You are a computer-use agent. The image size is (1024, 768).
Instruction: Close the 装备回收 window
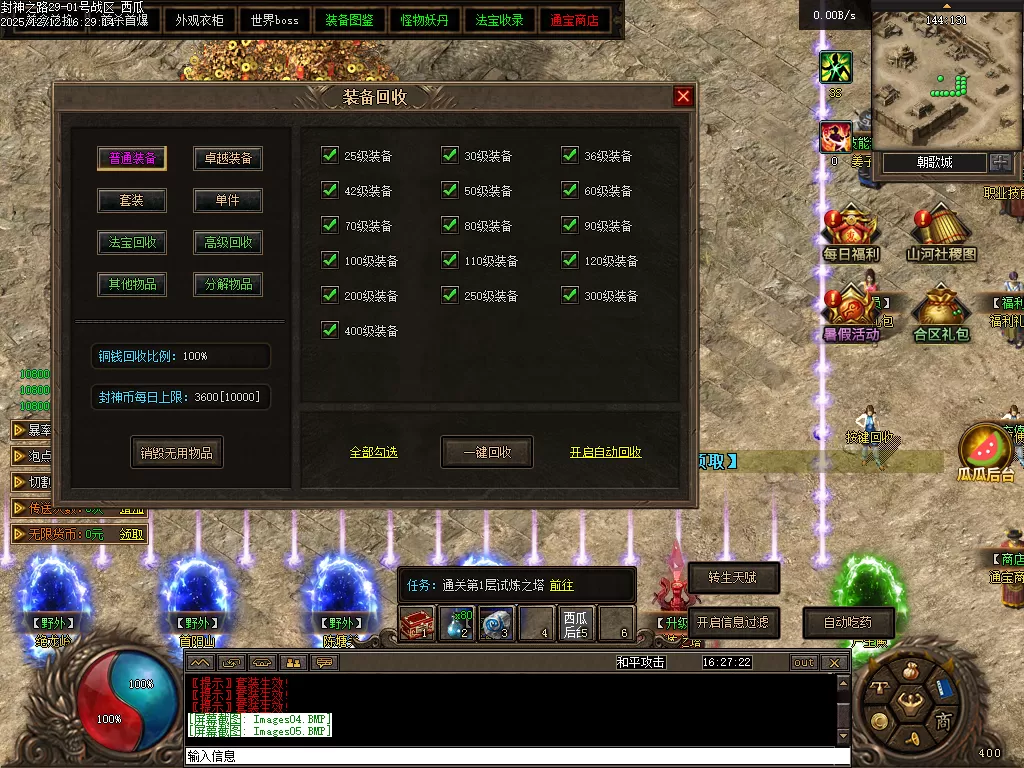point(683,96)
